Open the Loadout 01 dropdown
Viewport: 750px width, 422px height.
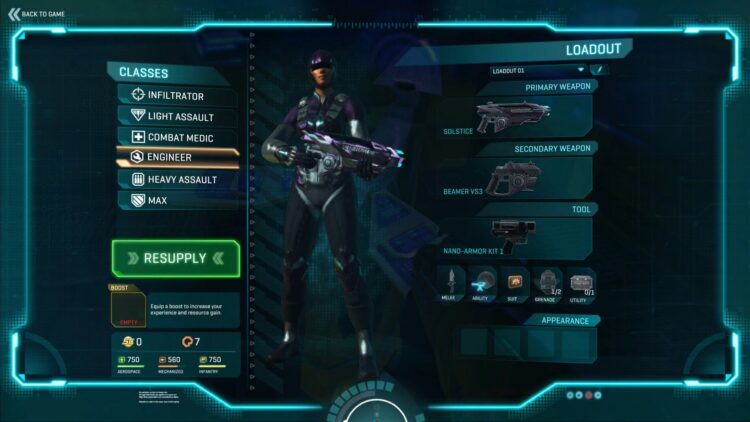(537, 70)
